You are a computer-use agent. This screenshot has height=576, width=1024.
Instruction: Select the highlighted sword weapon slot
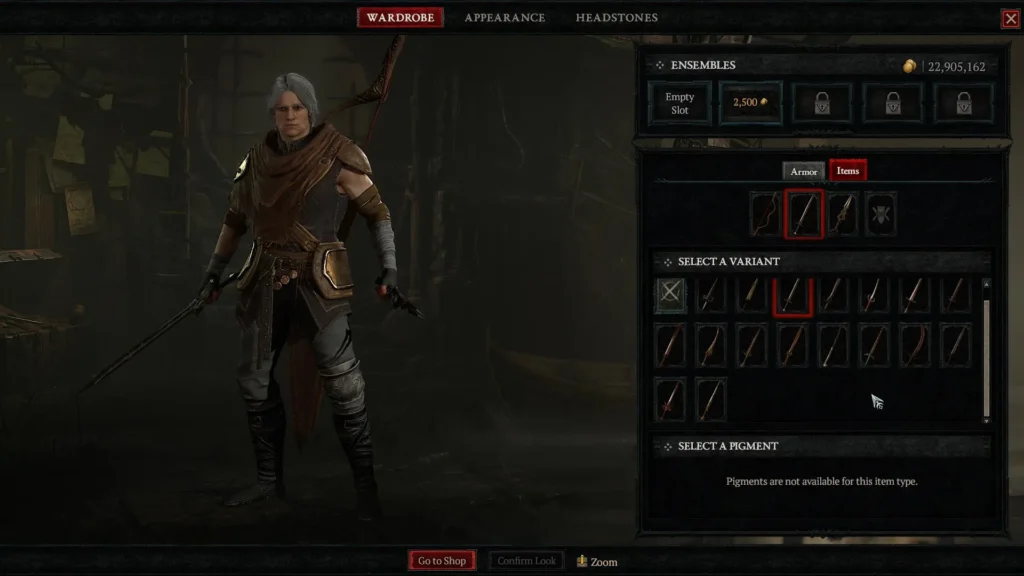804,214
